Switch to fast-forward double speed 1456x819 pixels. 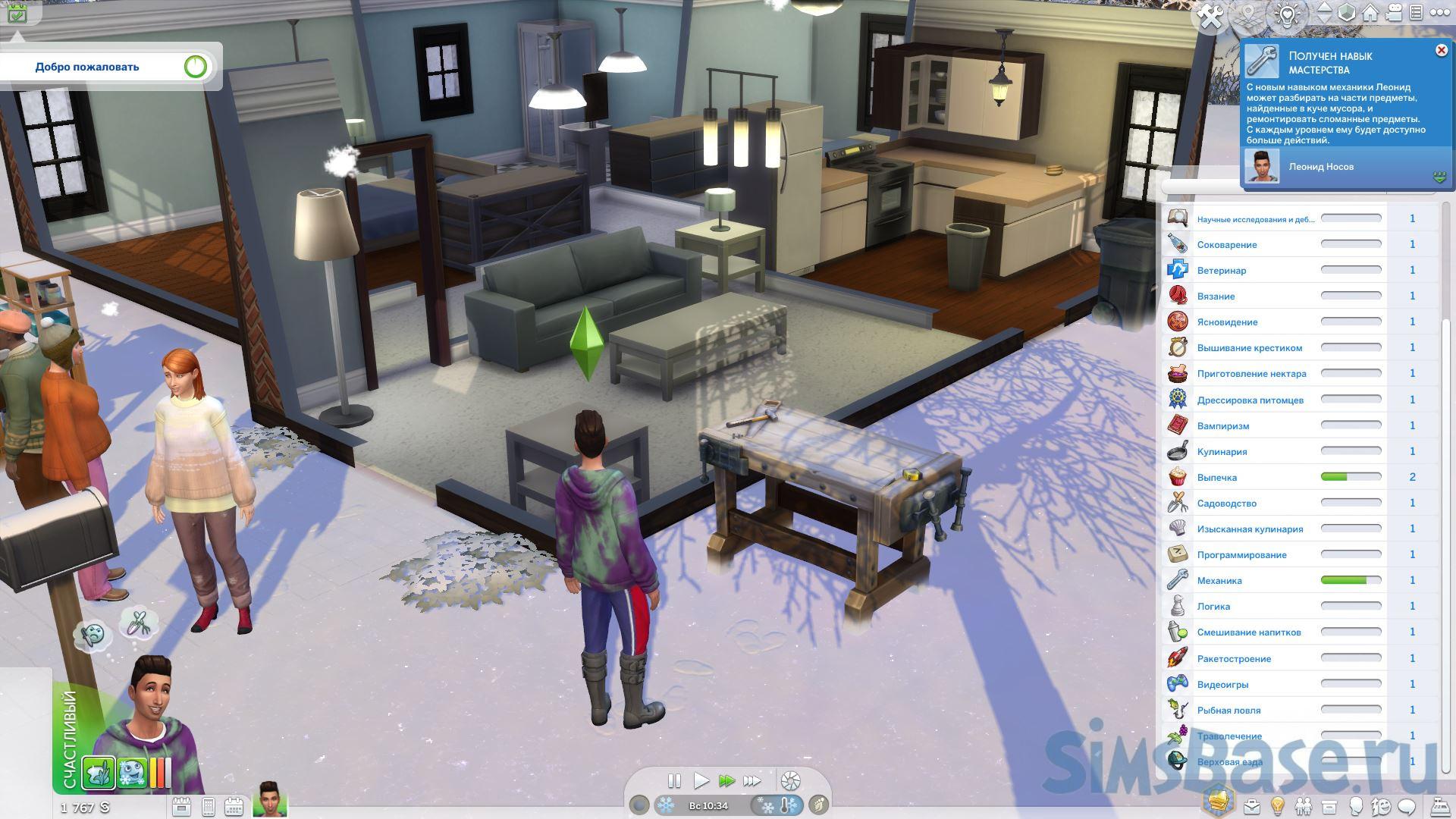[x=726, y=780]
